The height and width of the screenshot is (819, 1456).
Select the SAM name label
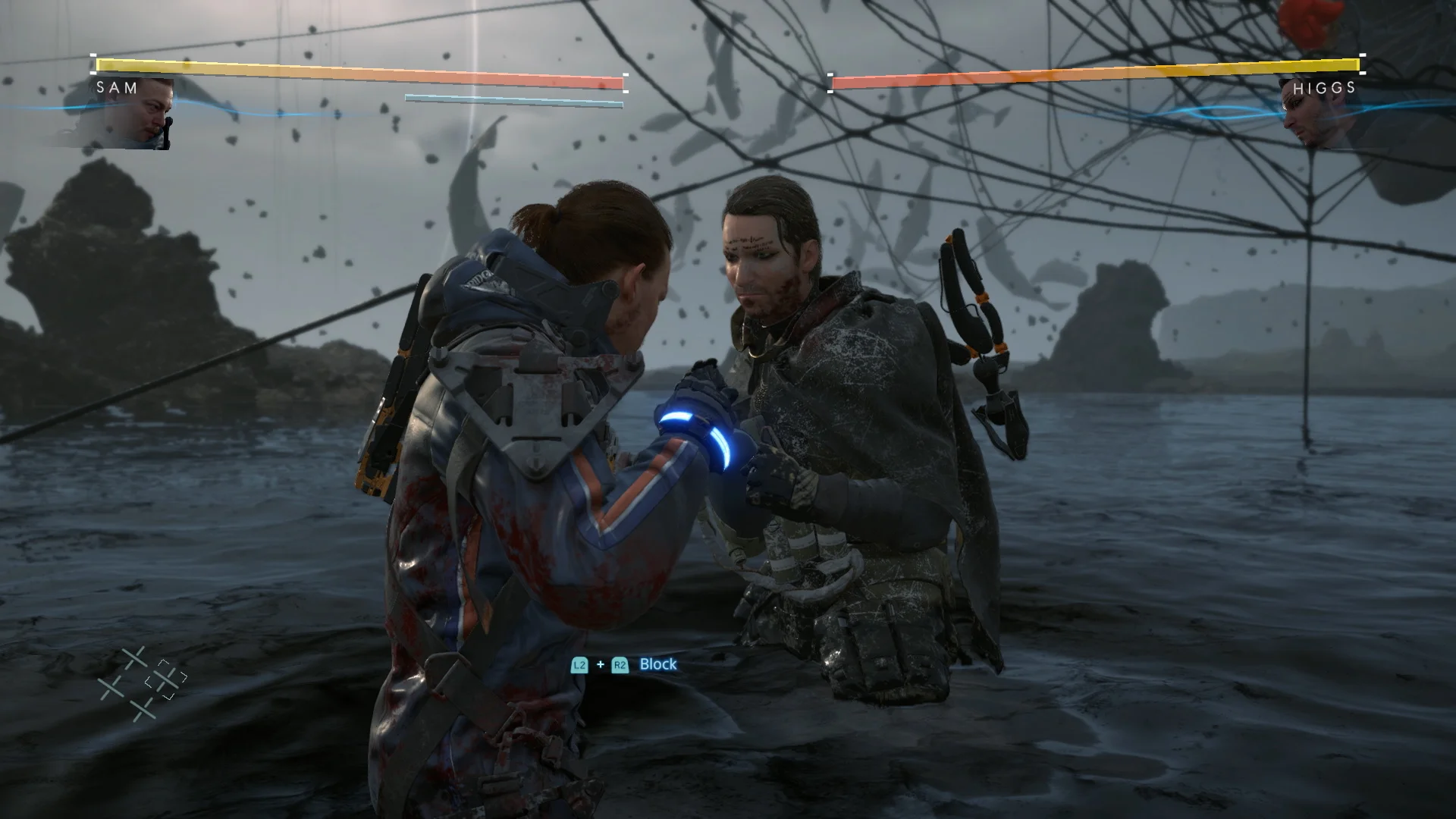pyautogui.click(x=115, y=89)
